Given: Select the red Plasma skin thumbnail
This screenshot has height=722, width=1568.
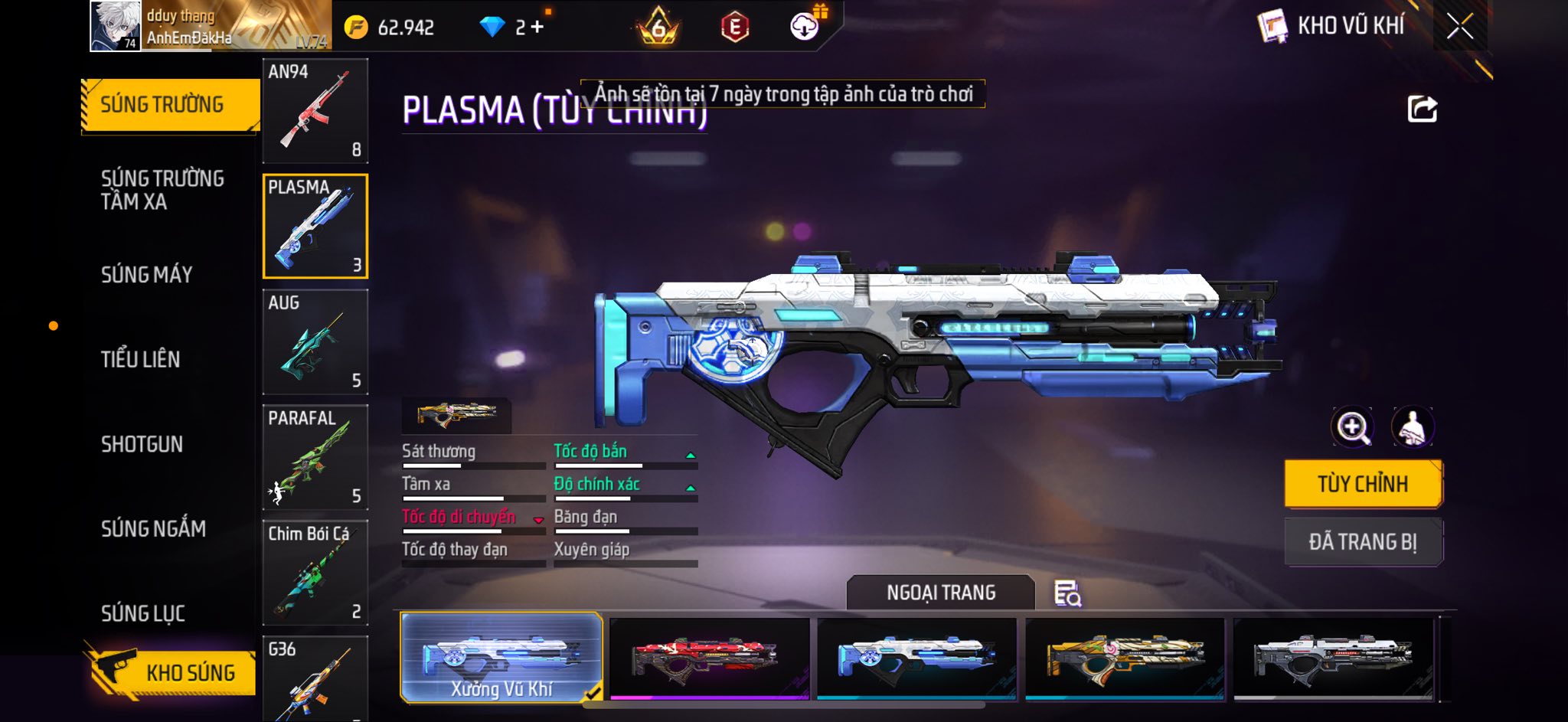Looking at the screenshot, I should 709,657.
